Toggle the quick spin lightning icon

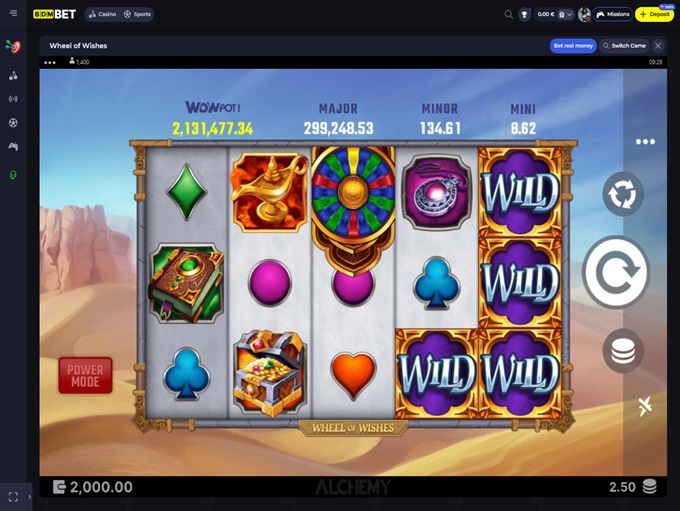coord(644,405)
